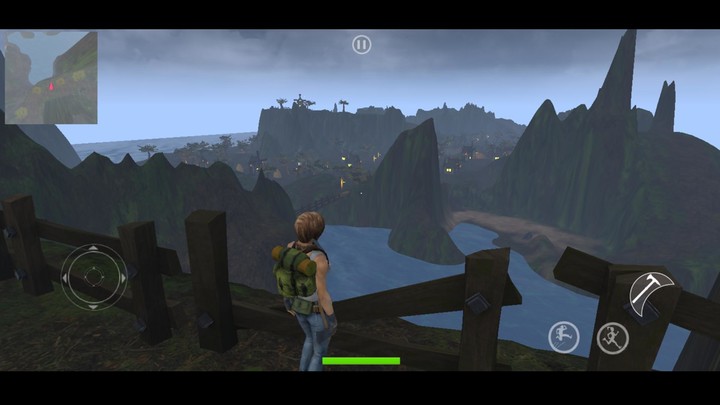Image resolution: width=720 pixels, height=405 pixels.
Task: Tap the pickaxe attack button
Action: [652, 292]
